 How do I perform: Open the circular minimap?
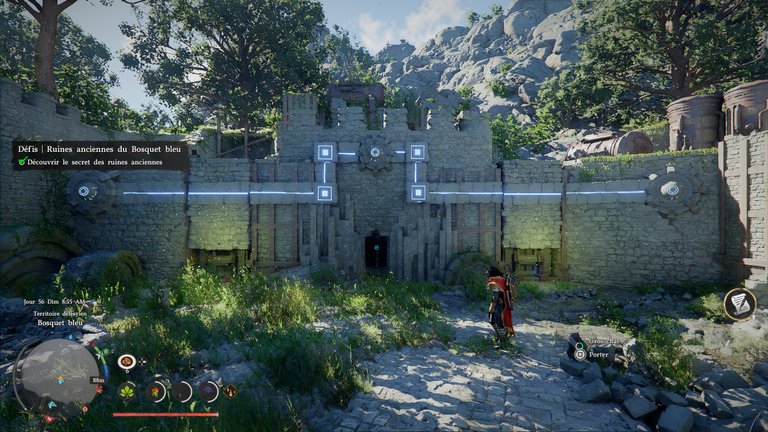tap(57, 375)
